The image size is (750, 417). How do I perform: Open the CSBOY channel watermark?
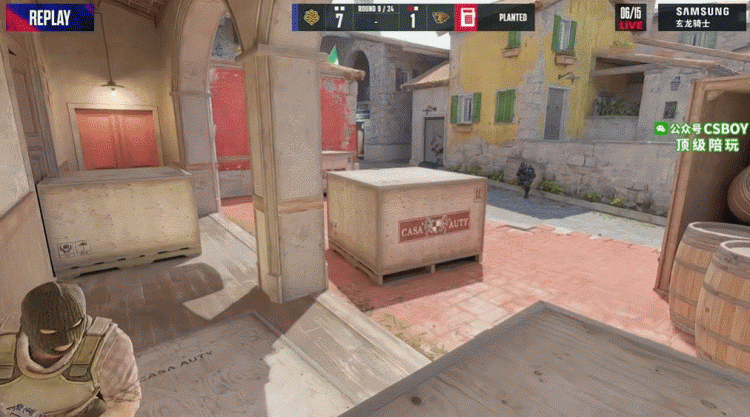tap(701, 136)
